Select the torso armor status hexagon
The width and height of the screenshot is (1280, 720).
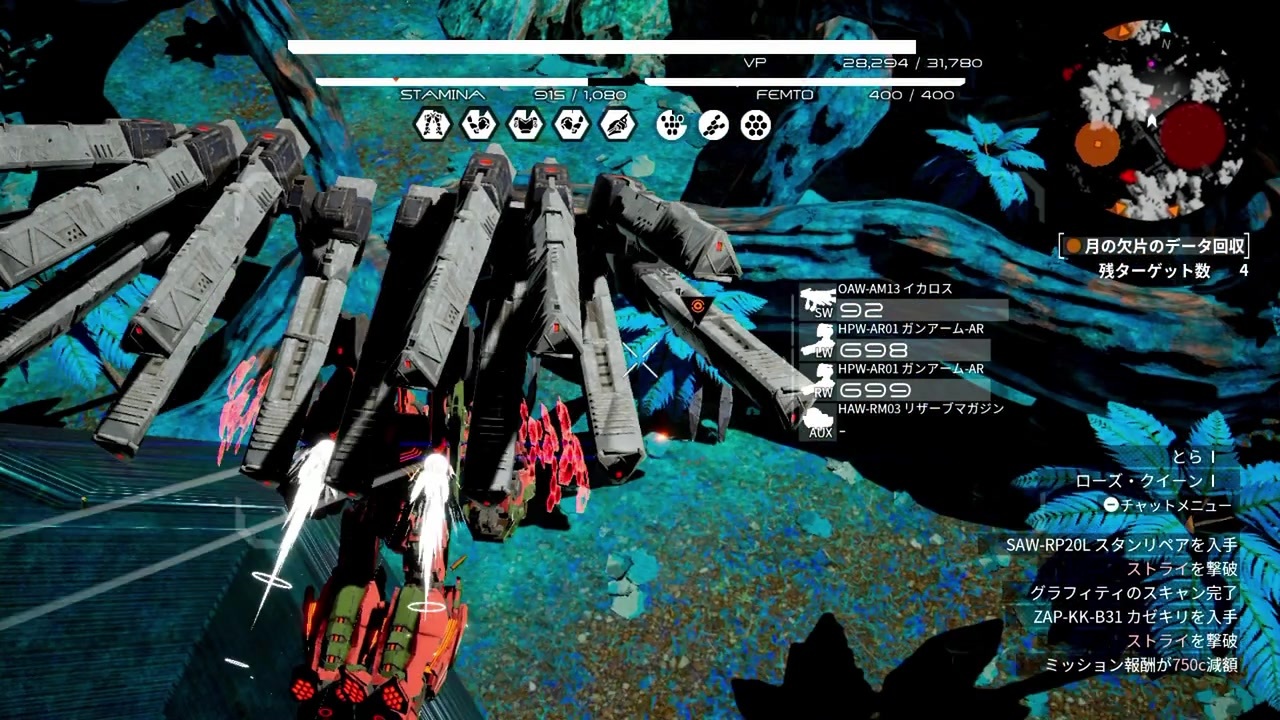pos(525,124)
